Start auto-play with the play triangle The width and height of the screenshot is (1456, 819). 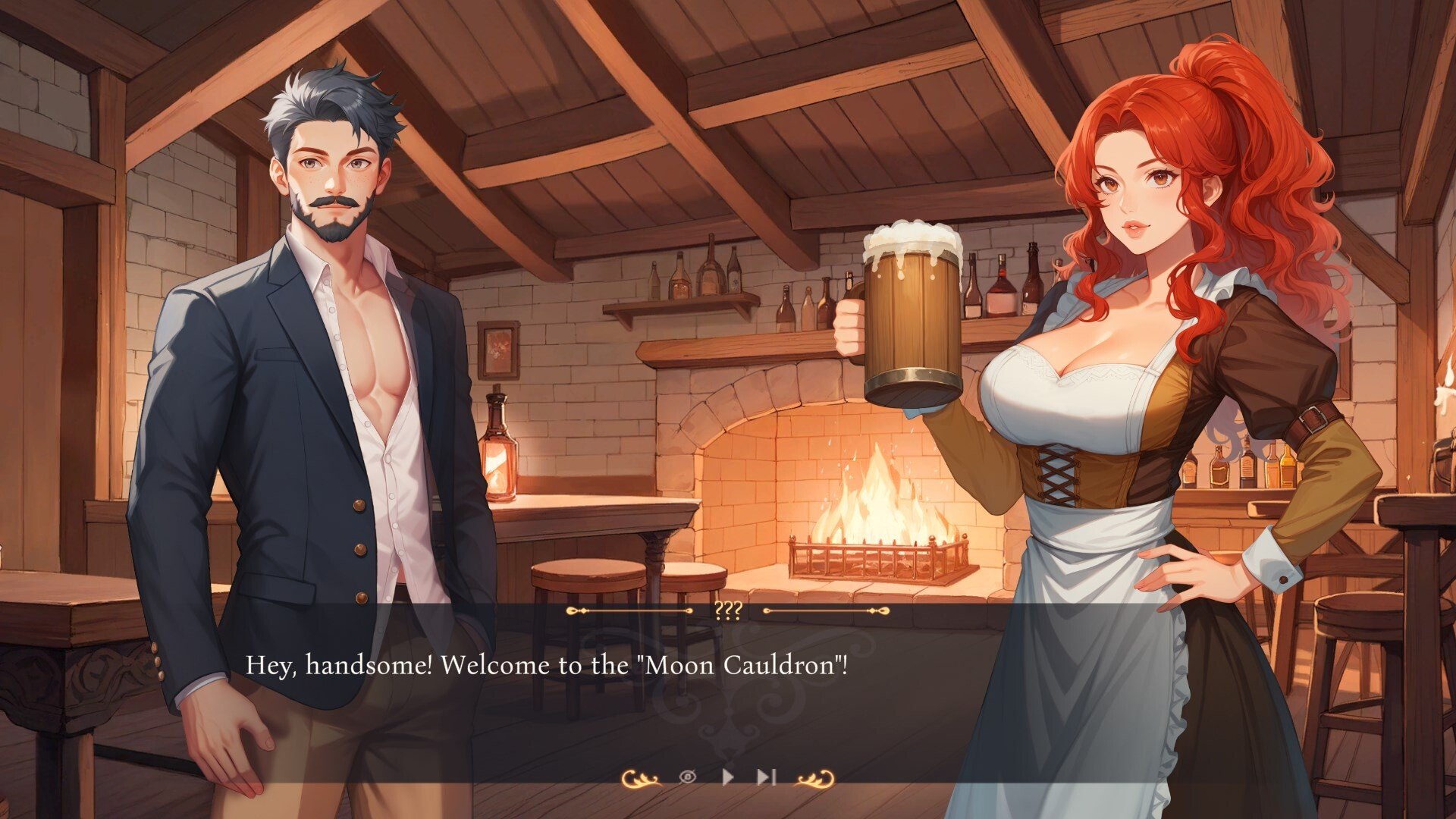pyautogui.click(x=728, y=777)
